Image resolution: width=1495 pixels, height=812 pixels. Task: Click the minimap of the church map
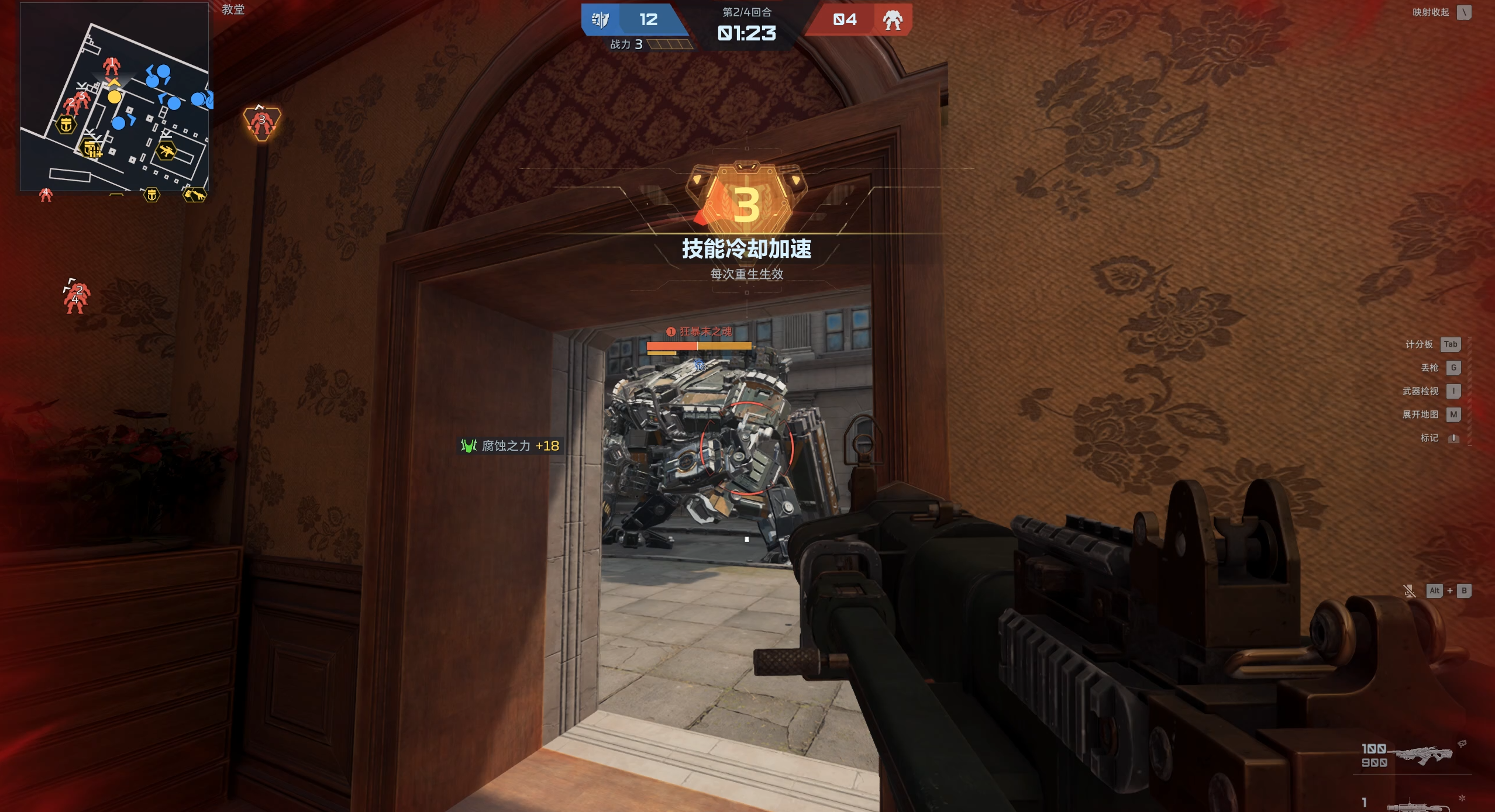pos(115,97)
